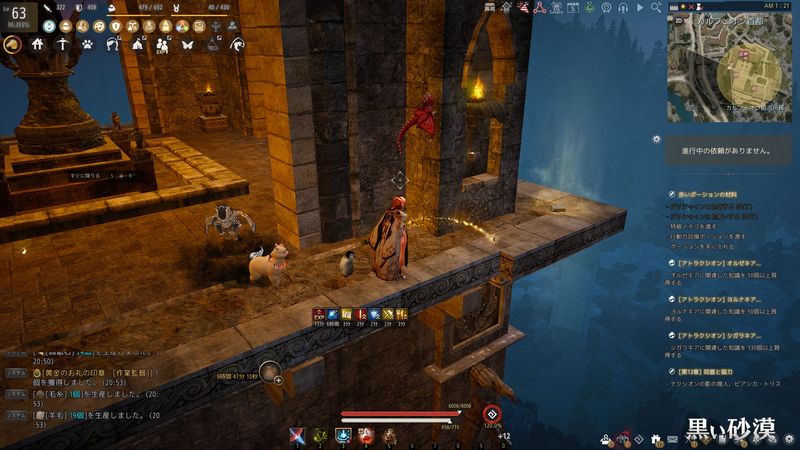
Task: Click the butterfly fairy icon
Action: 187,45
